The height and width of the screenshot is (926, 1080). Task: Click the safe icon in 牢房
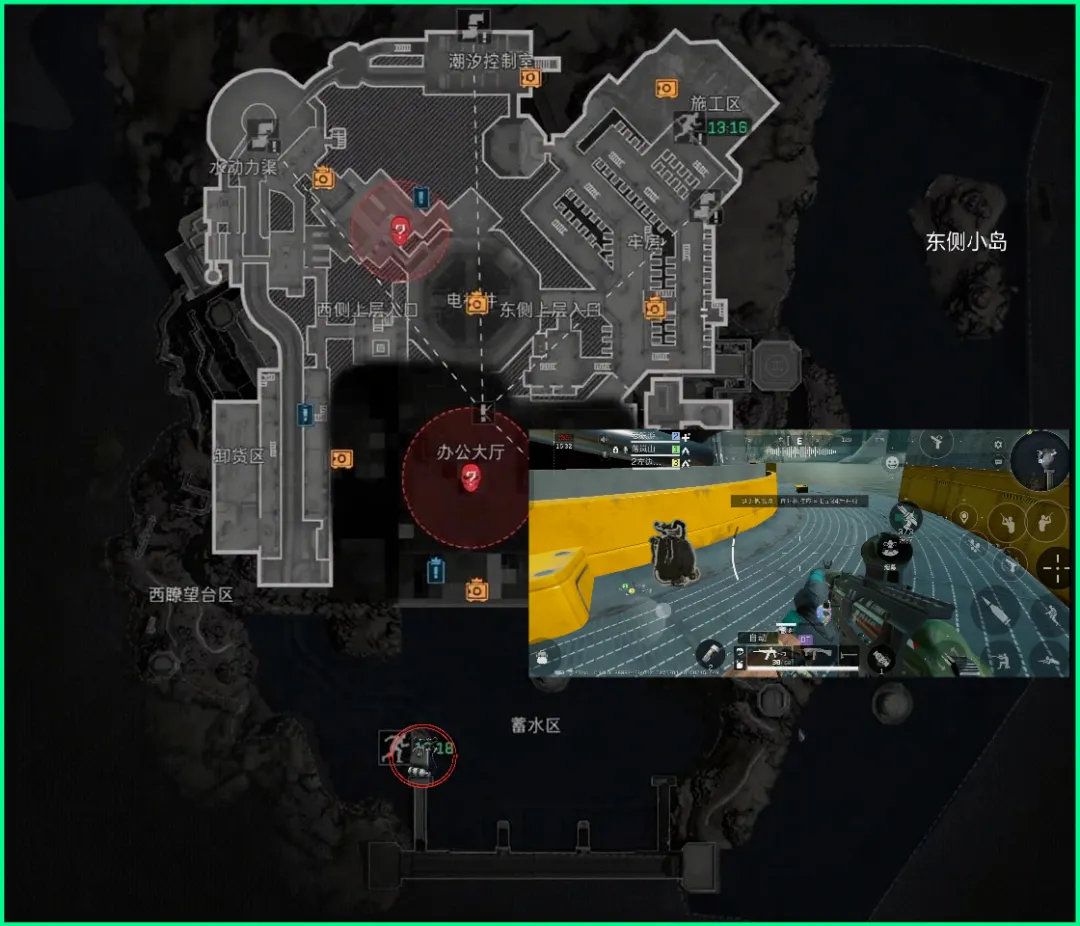coord(655,307)
